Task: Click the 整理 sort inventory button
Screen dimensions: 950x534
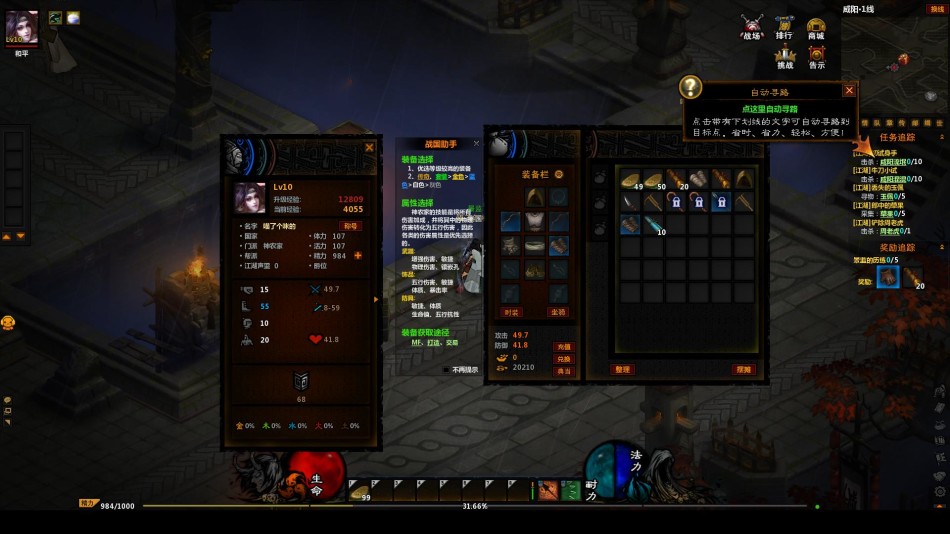Action: point(622,369)
